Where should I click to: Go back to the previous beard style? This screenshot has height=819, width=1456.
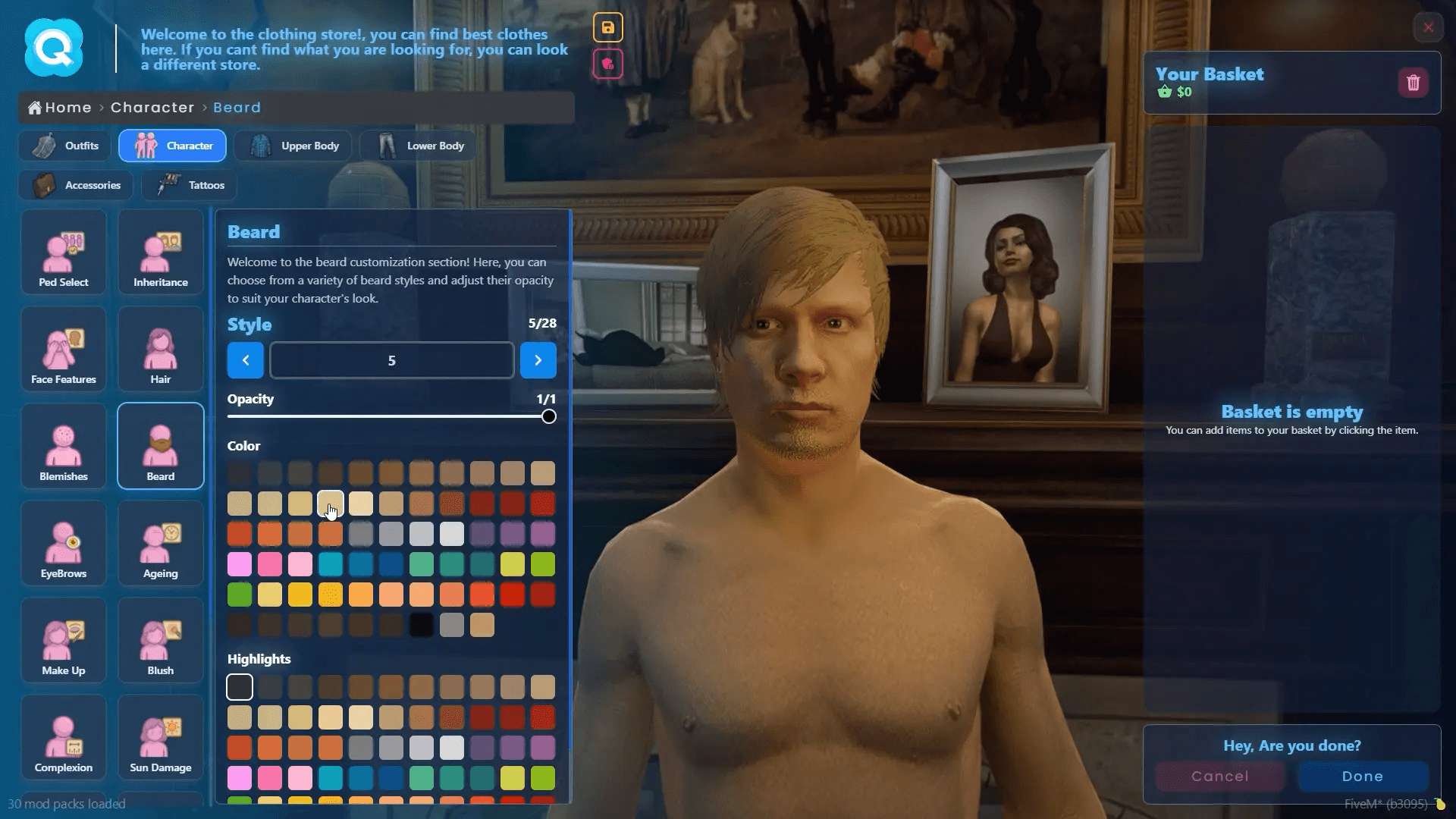245,360
